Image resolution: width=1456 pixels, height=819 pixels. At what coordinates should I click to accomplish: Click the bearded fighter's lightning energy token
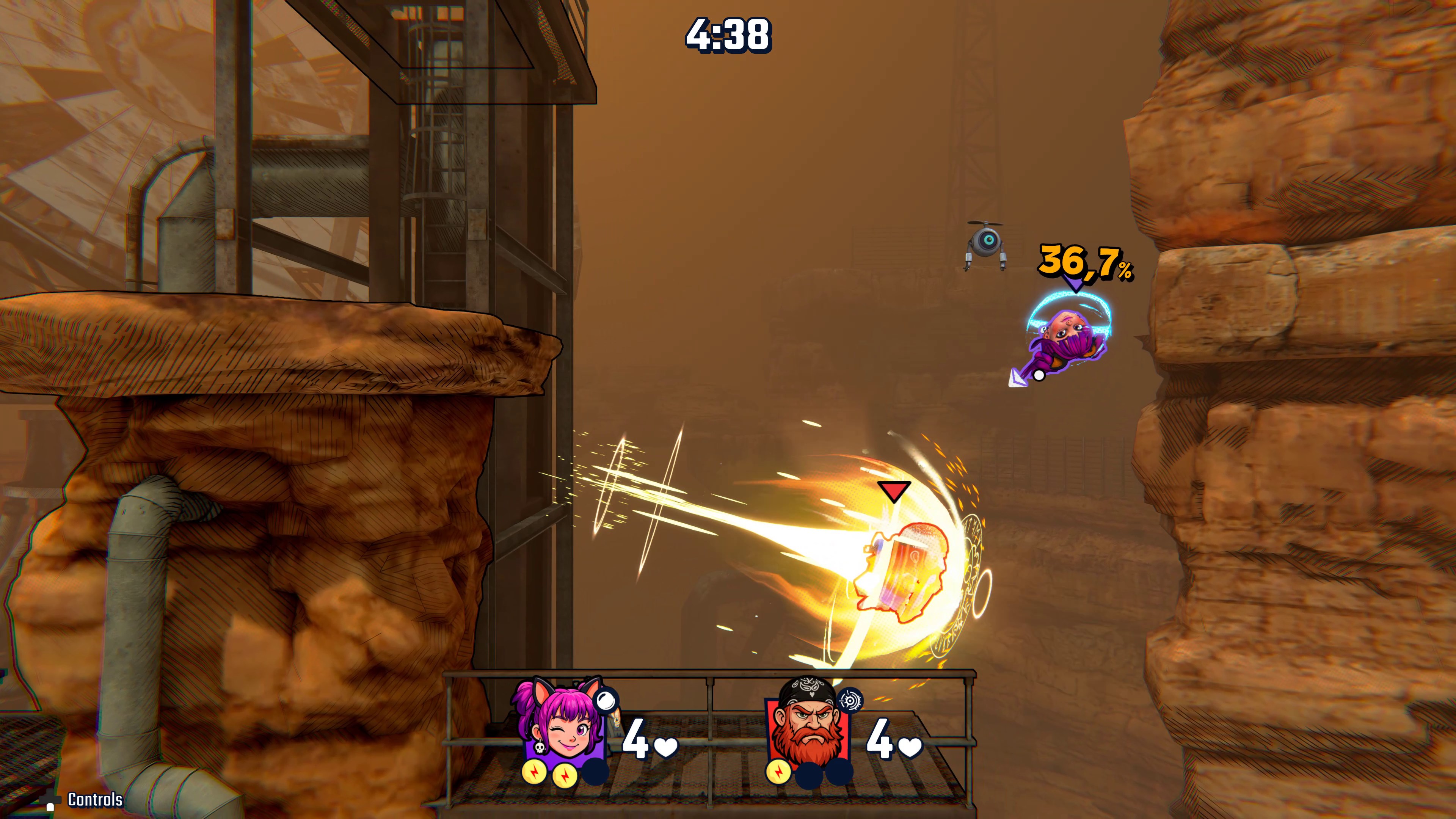(x=778, y=772)
